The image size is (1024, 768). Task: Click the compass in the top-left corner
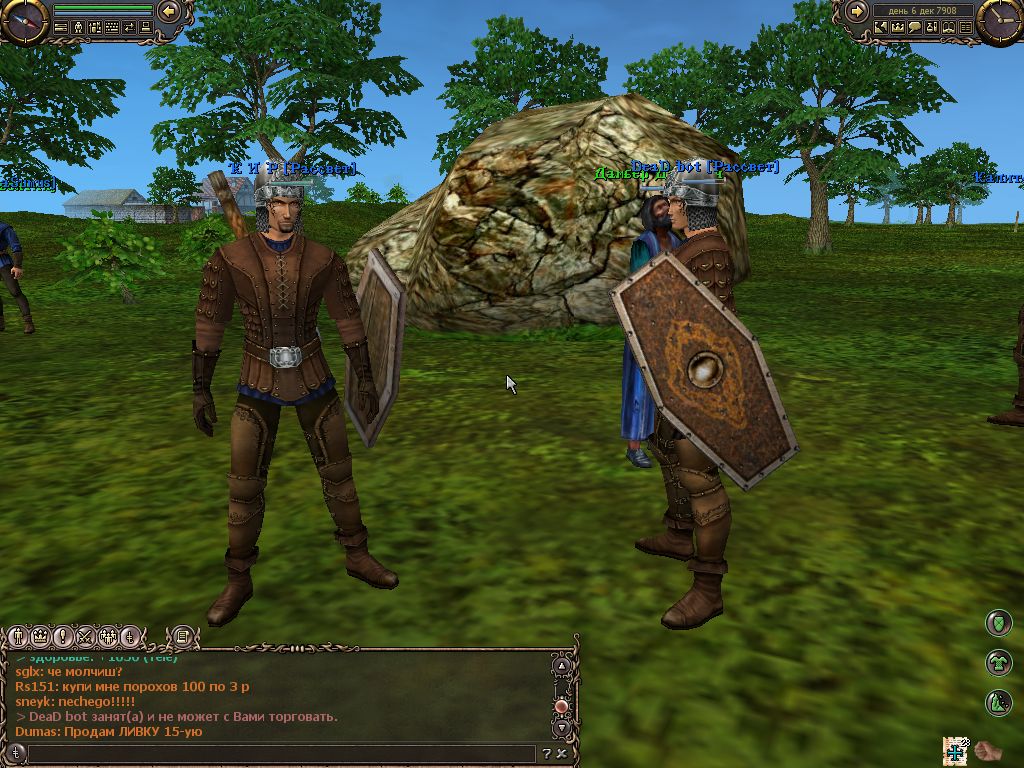pos(24,20)
